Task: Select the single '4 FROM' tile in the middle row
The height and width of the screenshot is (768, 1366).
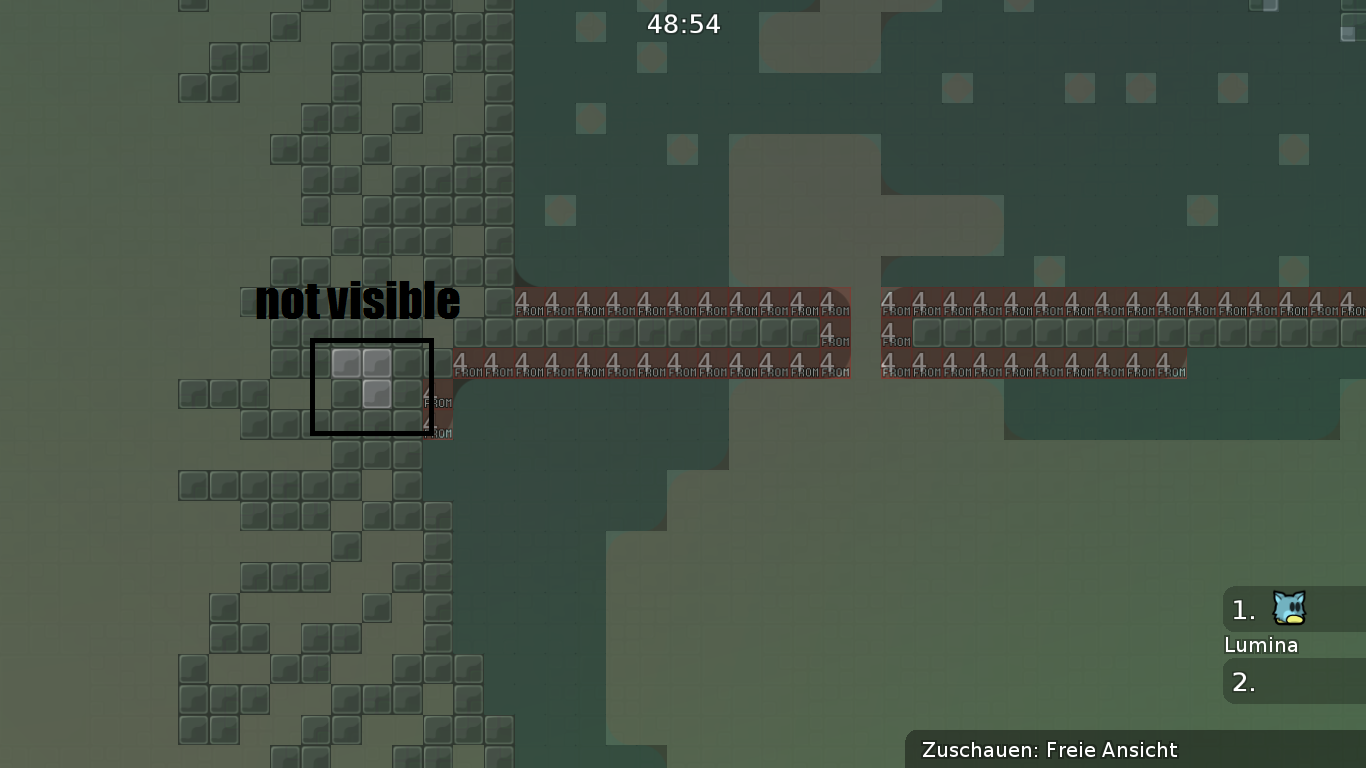Action: click(x=828, y=333)
